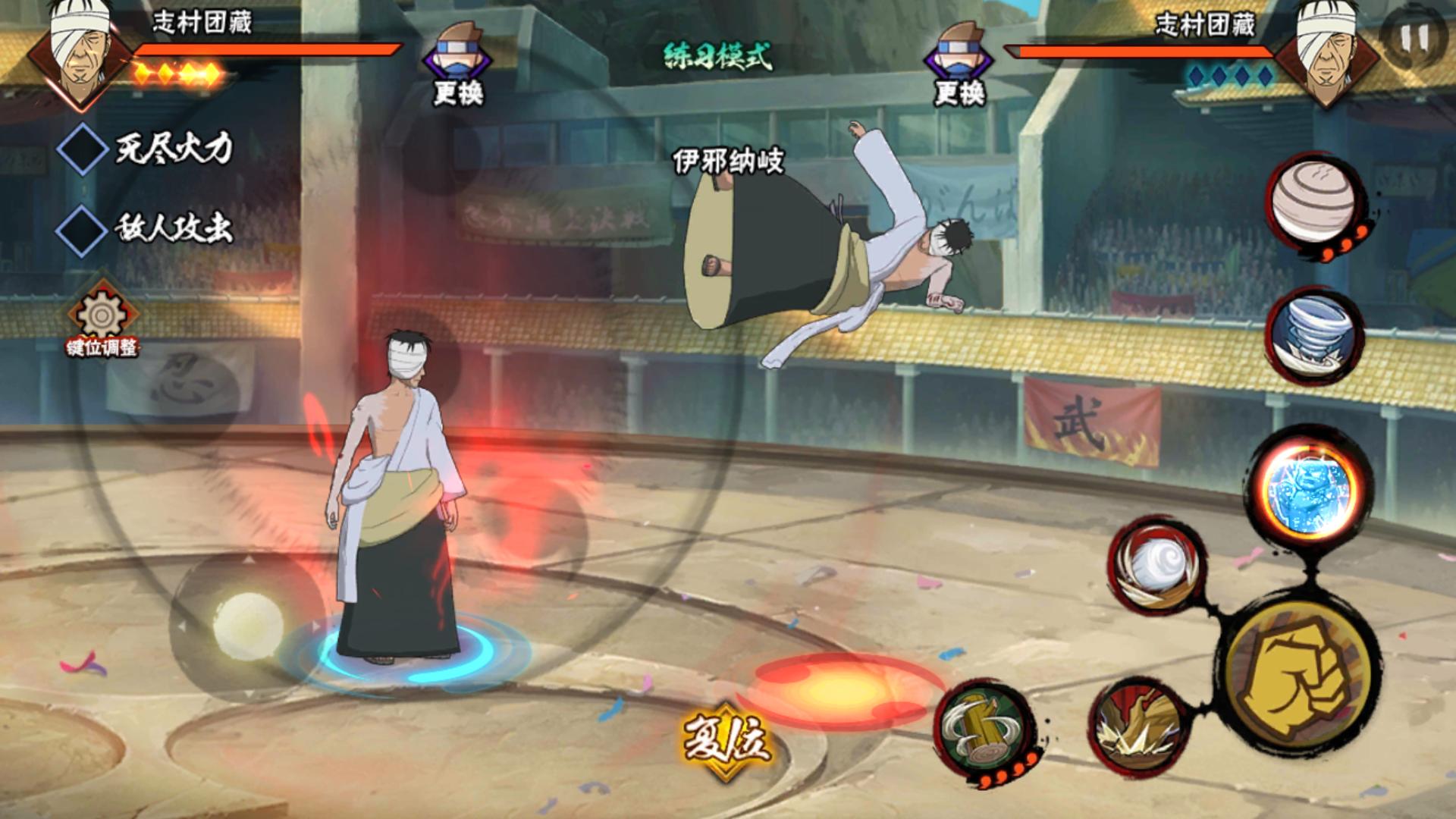Touch the virtual joystick knob

[248, 627]
